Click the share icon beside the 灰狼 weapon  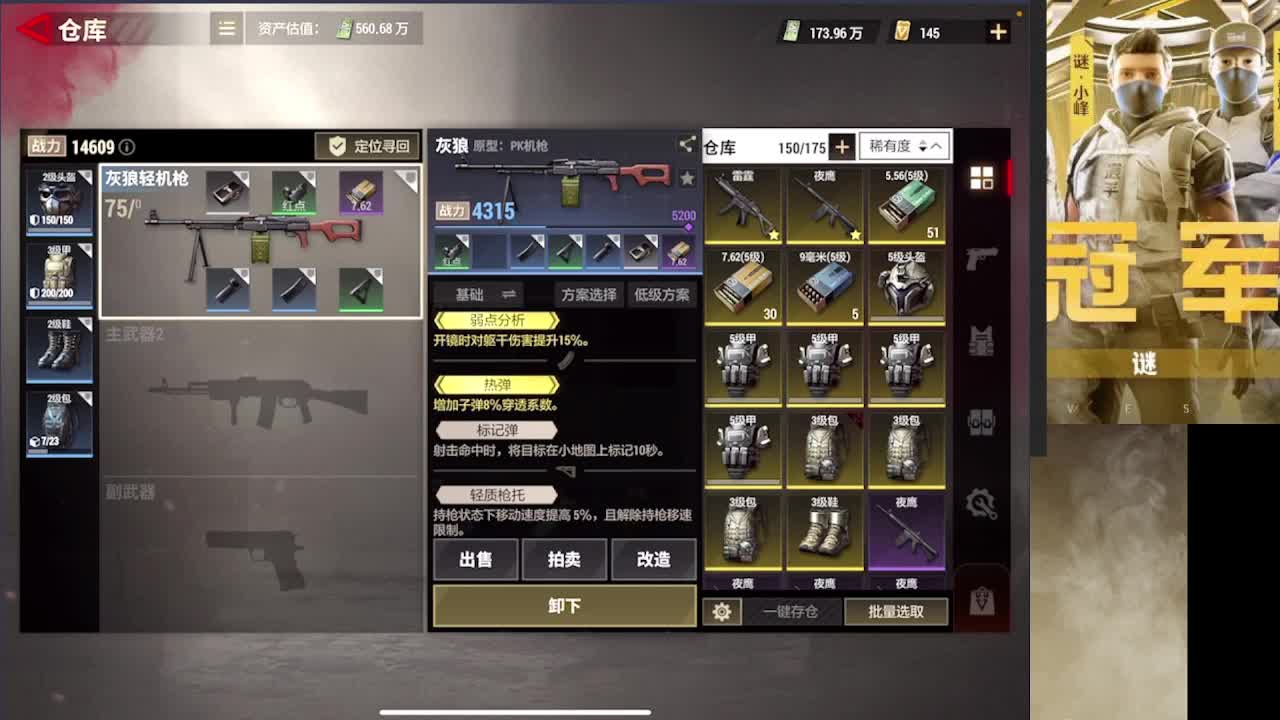click(x=686, y=146)
